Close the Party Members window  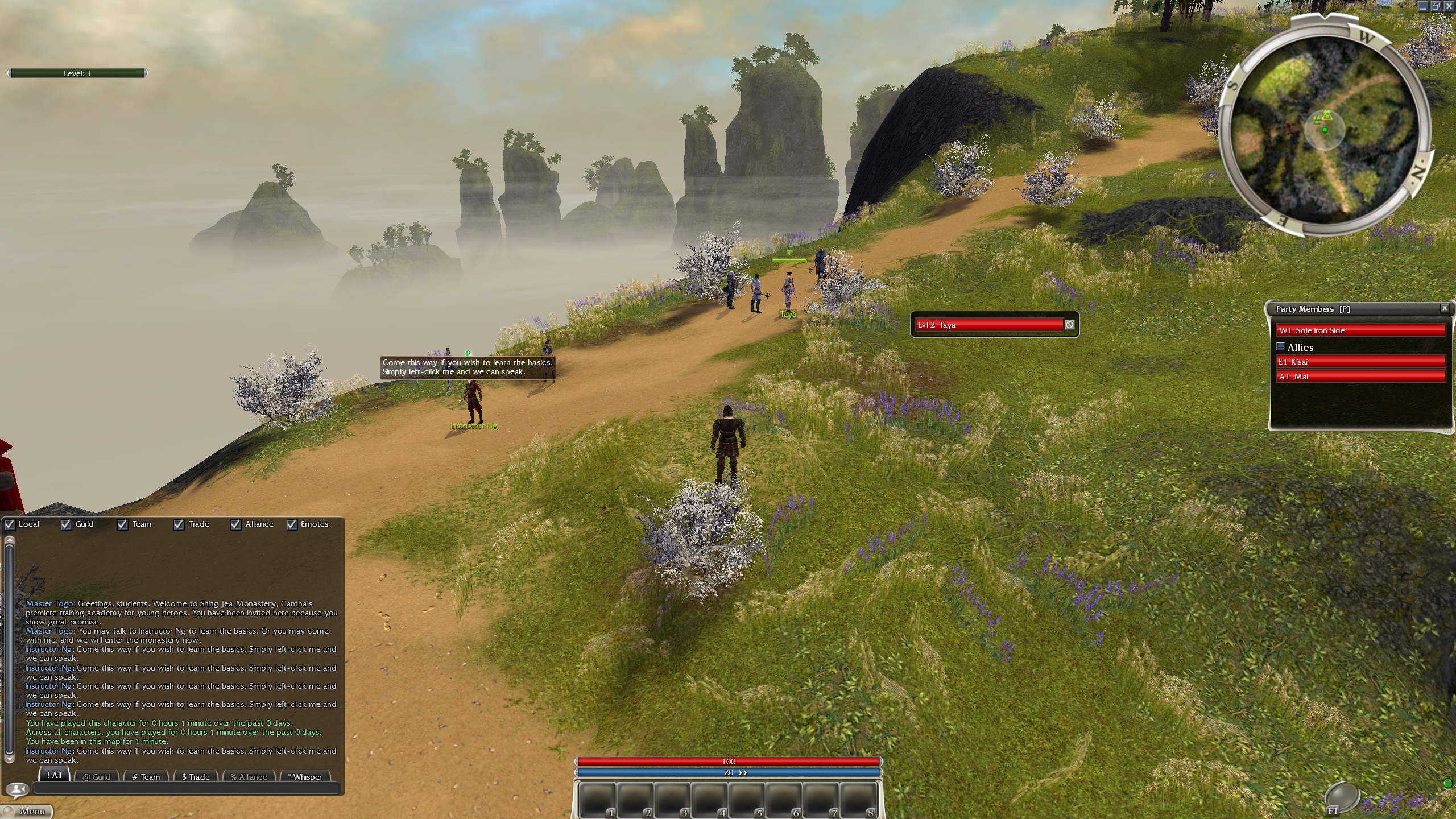[1445, 308]
